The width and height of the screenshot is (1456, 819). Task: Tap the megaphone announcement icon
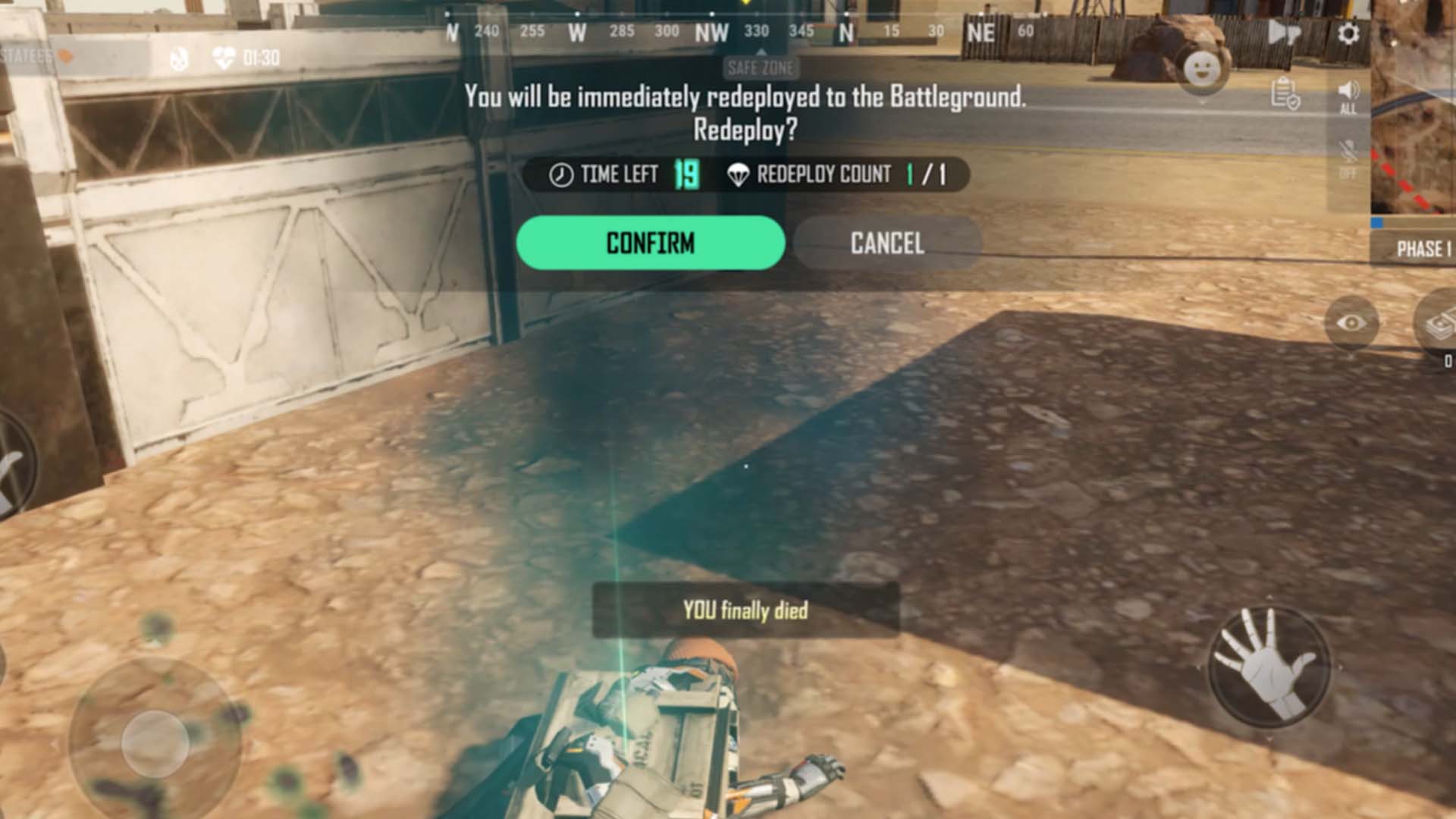(x=1283, y=33)
